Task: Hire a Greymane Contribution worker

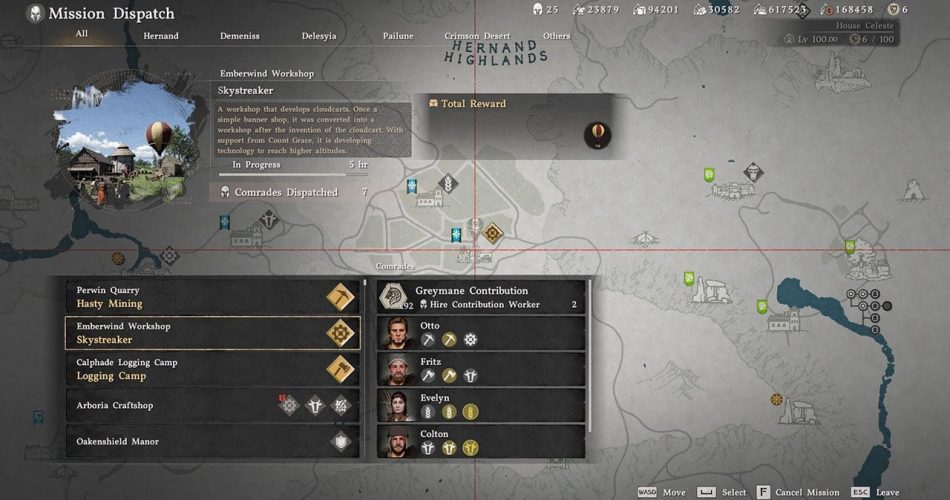Action: point(481,297)
